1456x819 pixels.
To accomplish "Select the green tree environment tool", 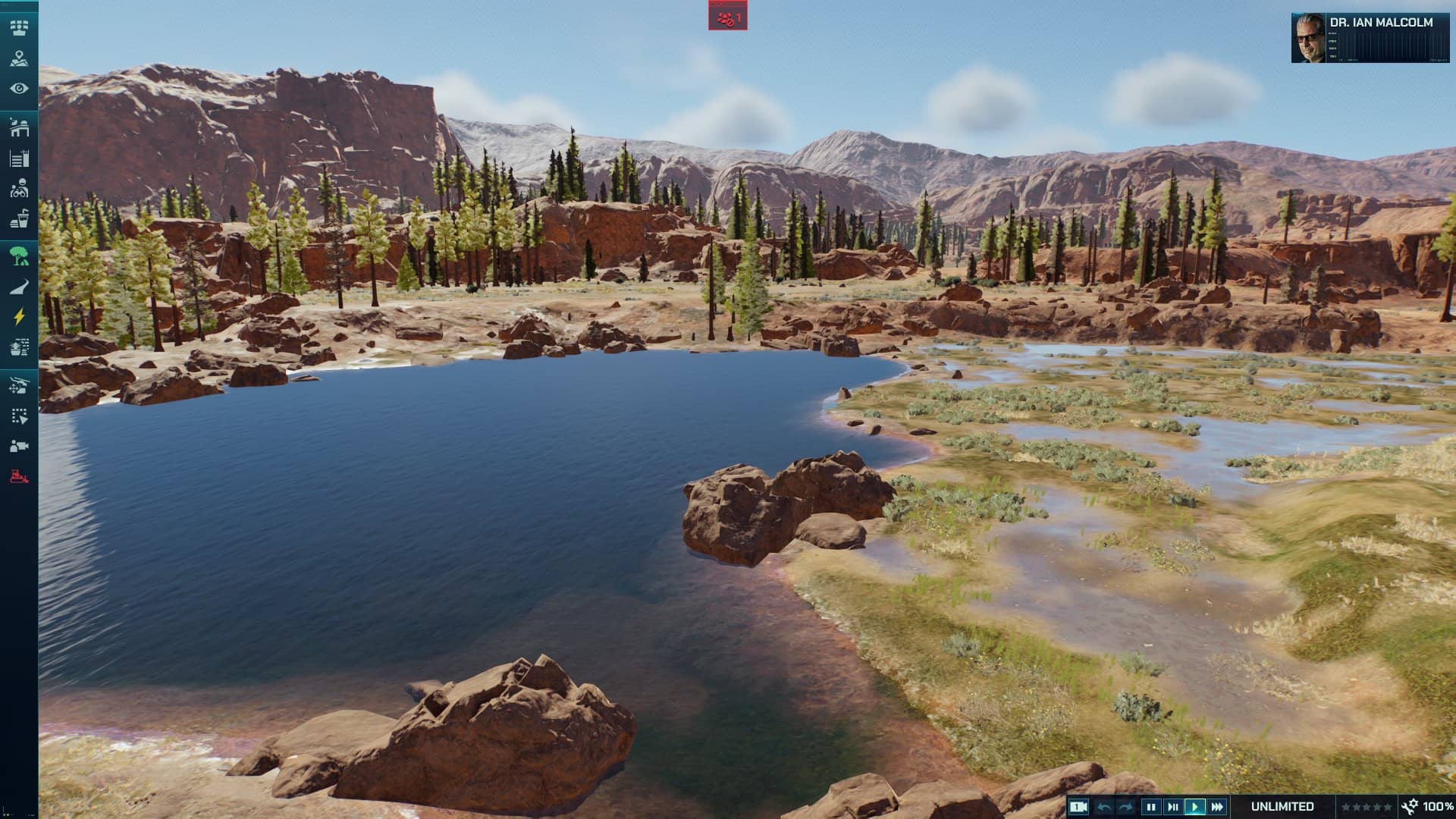I will (x=19, y=256).
